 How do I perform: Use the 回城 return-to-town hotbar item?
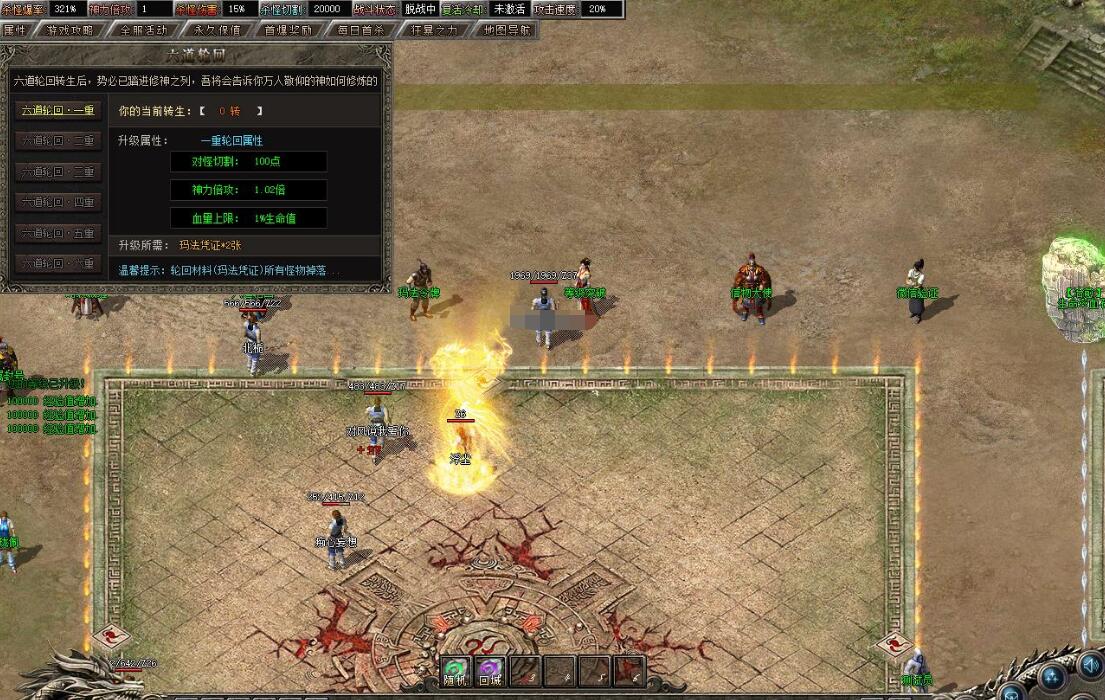point(491,671)
